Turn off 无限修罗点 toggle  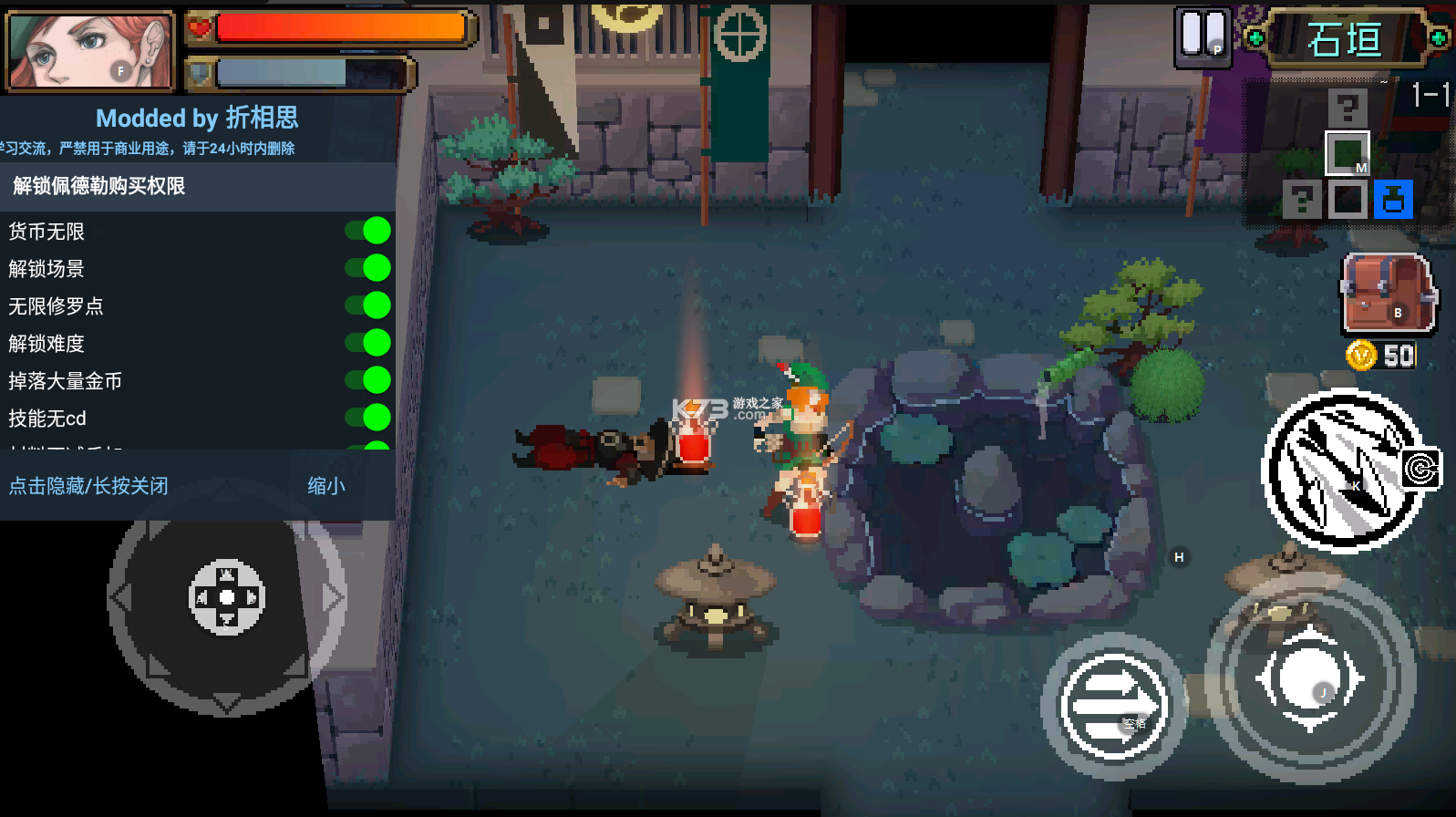pyautogui.click(x=369, y=305)
